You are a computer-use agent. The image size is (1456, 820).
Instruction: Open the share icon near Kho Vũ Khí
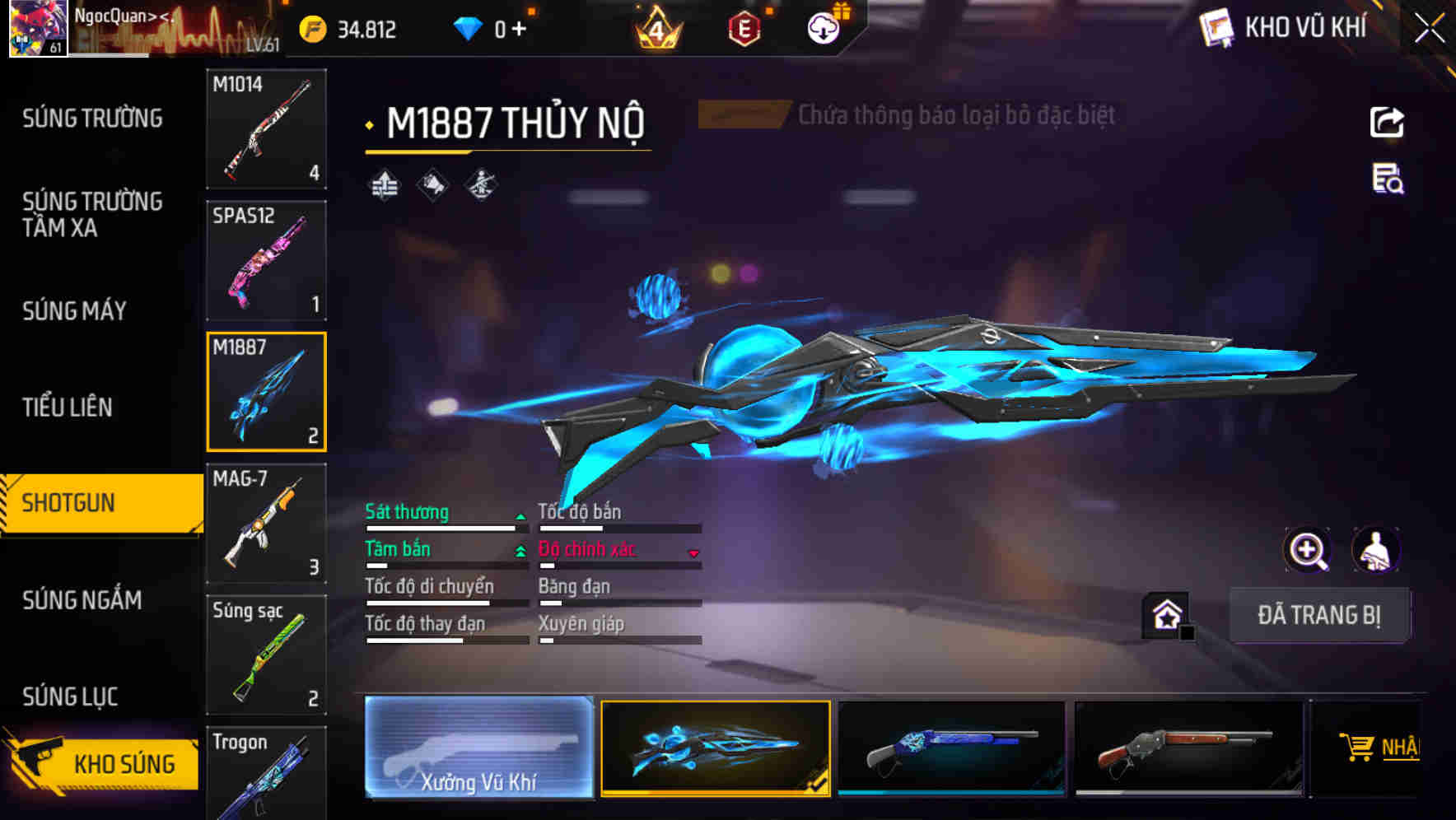1388,122
